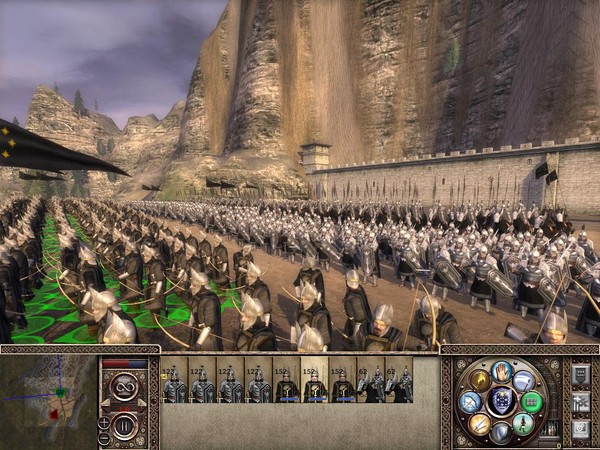Screen dimensions: 600x450
Task: Click the central faction shield emblem
Action: point(502,401)
